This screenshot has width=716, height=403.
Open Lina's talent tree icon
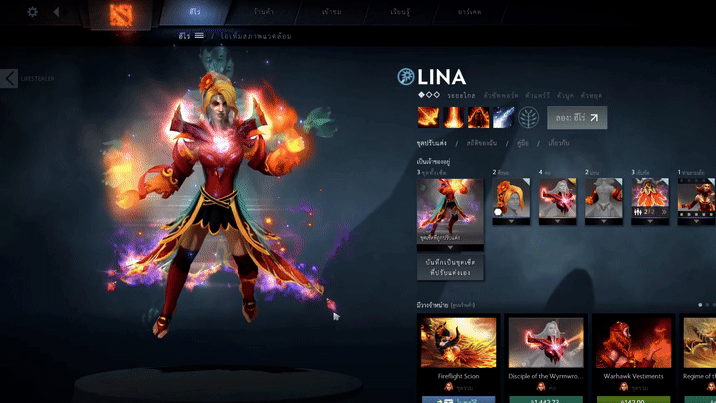[530, 118]
